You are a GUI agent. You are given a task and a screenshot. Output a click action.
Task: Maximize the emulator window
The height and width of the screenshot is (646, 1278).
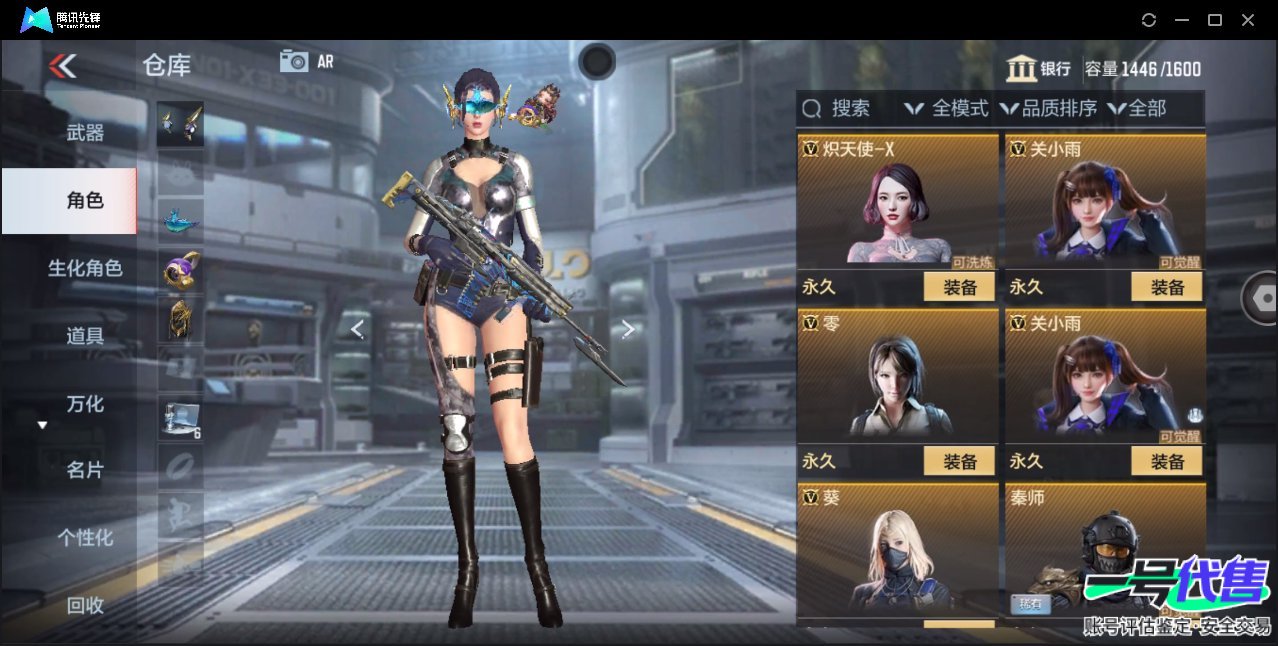click(x=1215, y=20)
